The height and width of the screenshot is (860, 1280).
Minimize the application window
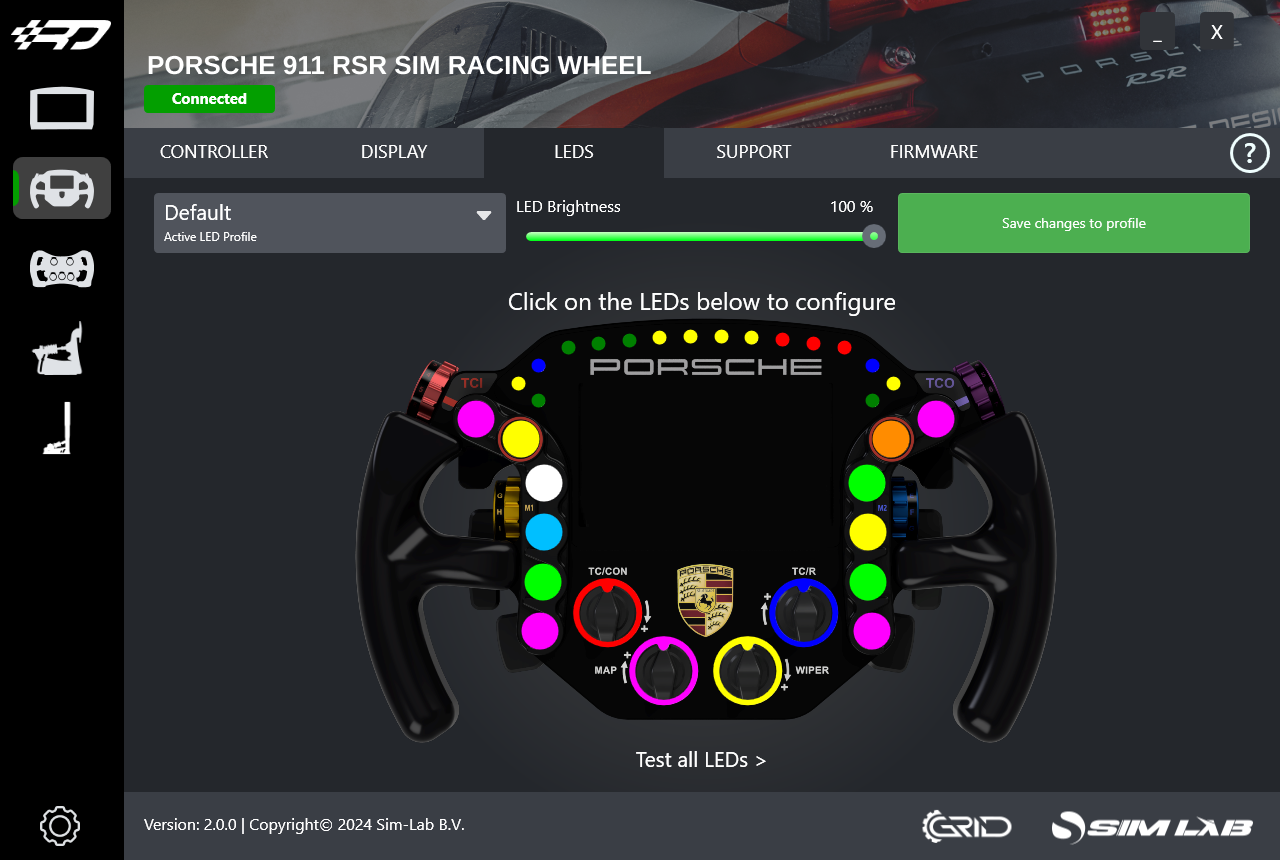click(x=1157, y=32)
